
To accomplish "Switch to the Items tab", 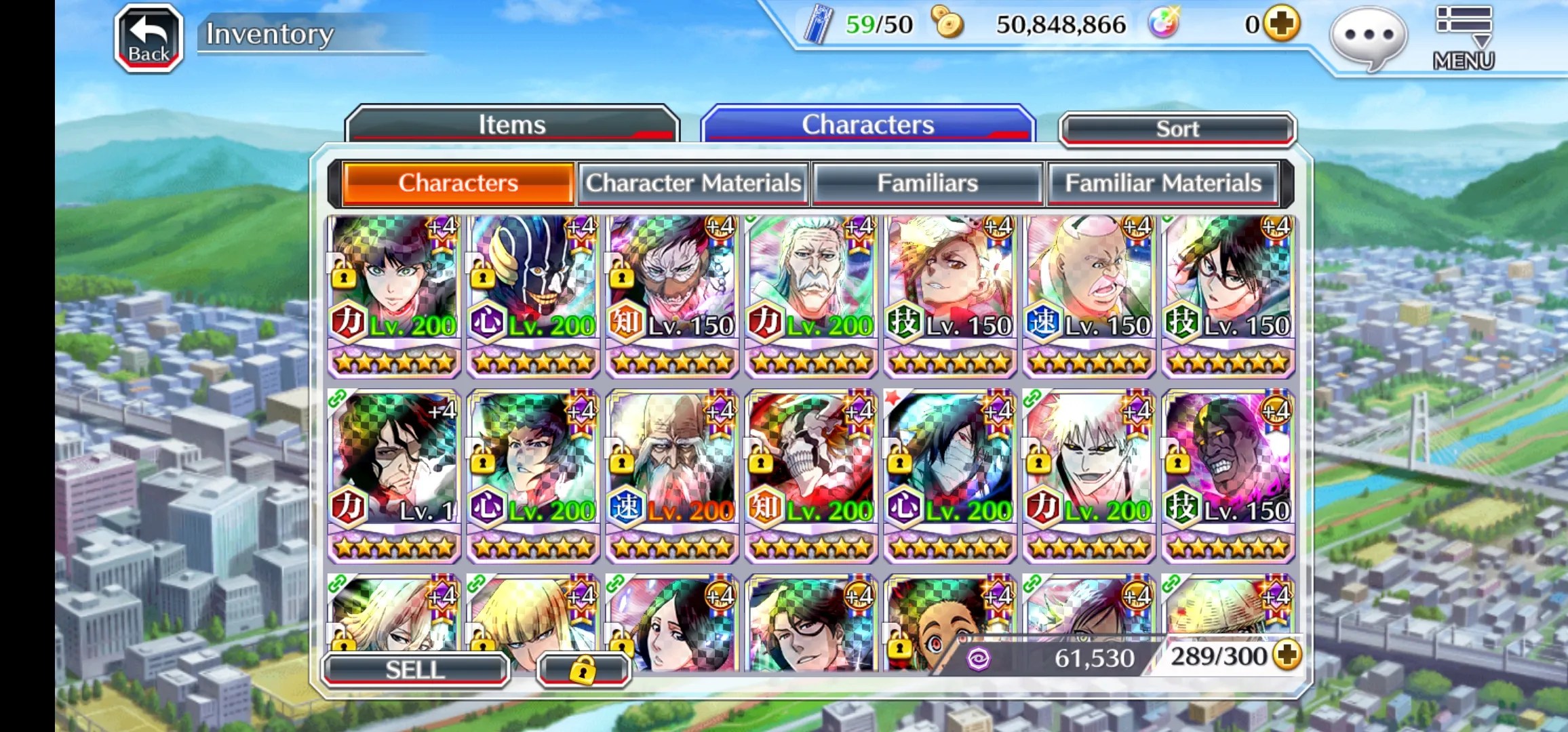I will (512, 125).
